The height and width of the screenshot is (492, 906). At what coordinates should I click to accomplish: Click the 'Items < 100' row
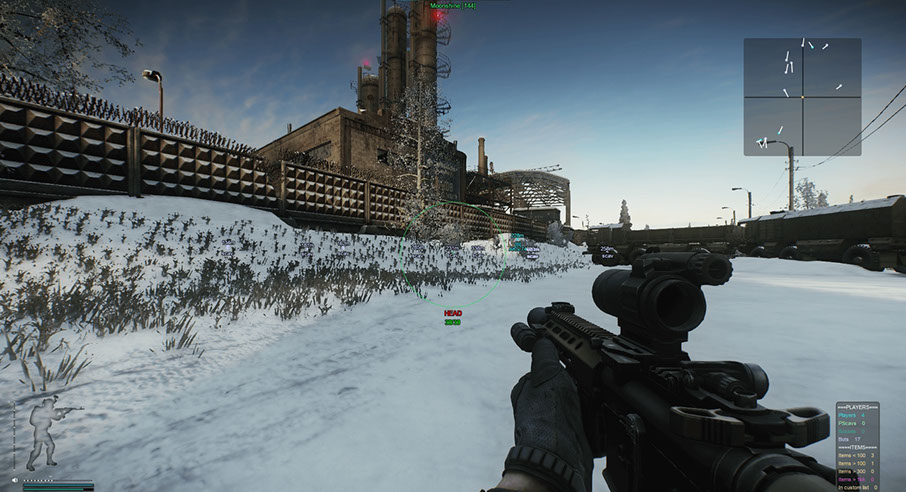[x=856, y=456]
